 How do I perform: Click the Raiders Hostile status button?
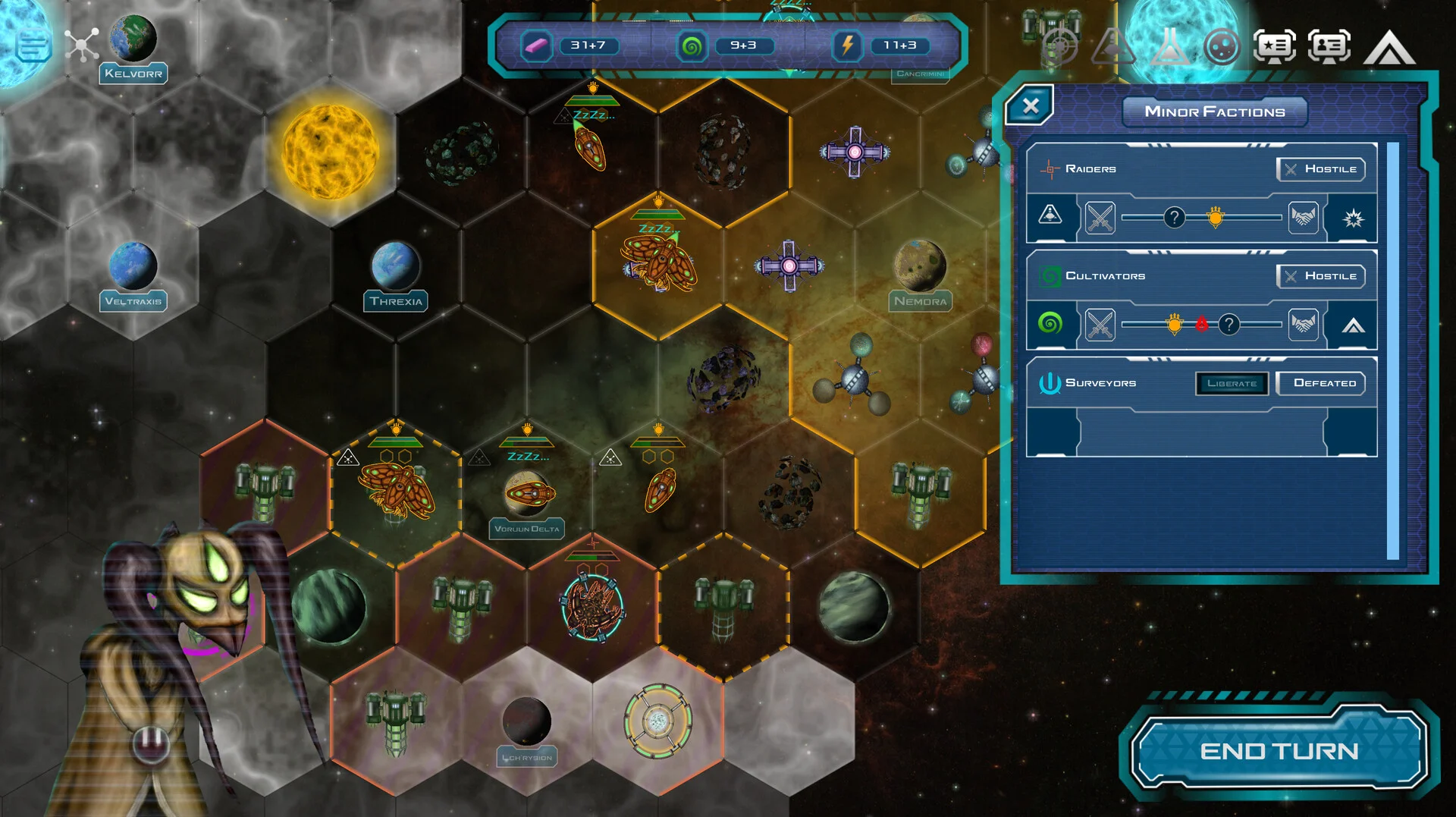tap(1321, 169)
